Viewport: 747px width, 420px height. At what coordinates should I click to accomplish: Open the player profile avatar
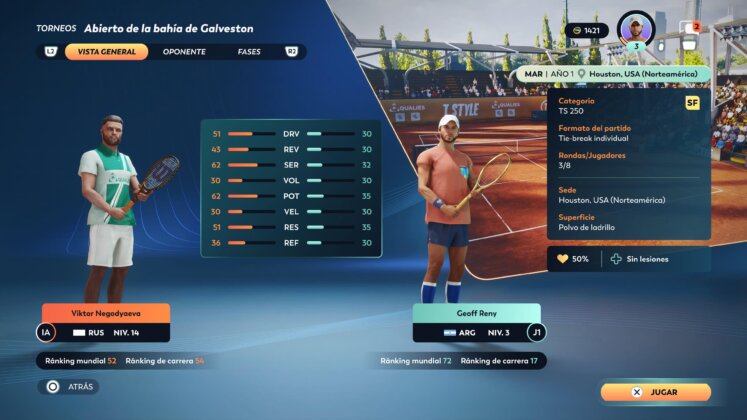[636, 28]
